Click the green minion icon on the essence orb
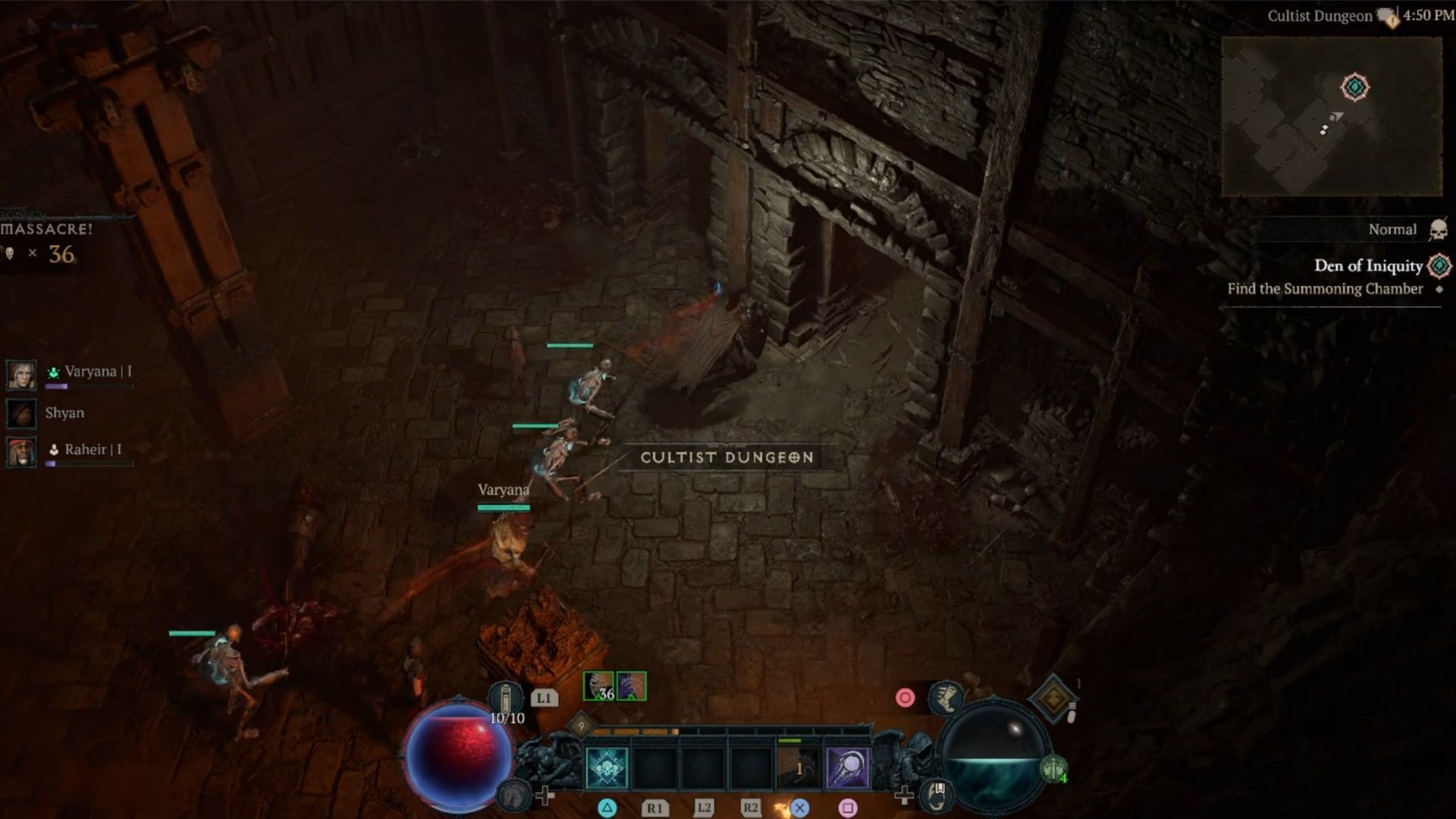1456x819 pixels. [1053, 769]
